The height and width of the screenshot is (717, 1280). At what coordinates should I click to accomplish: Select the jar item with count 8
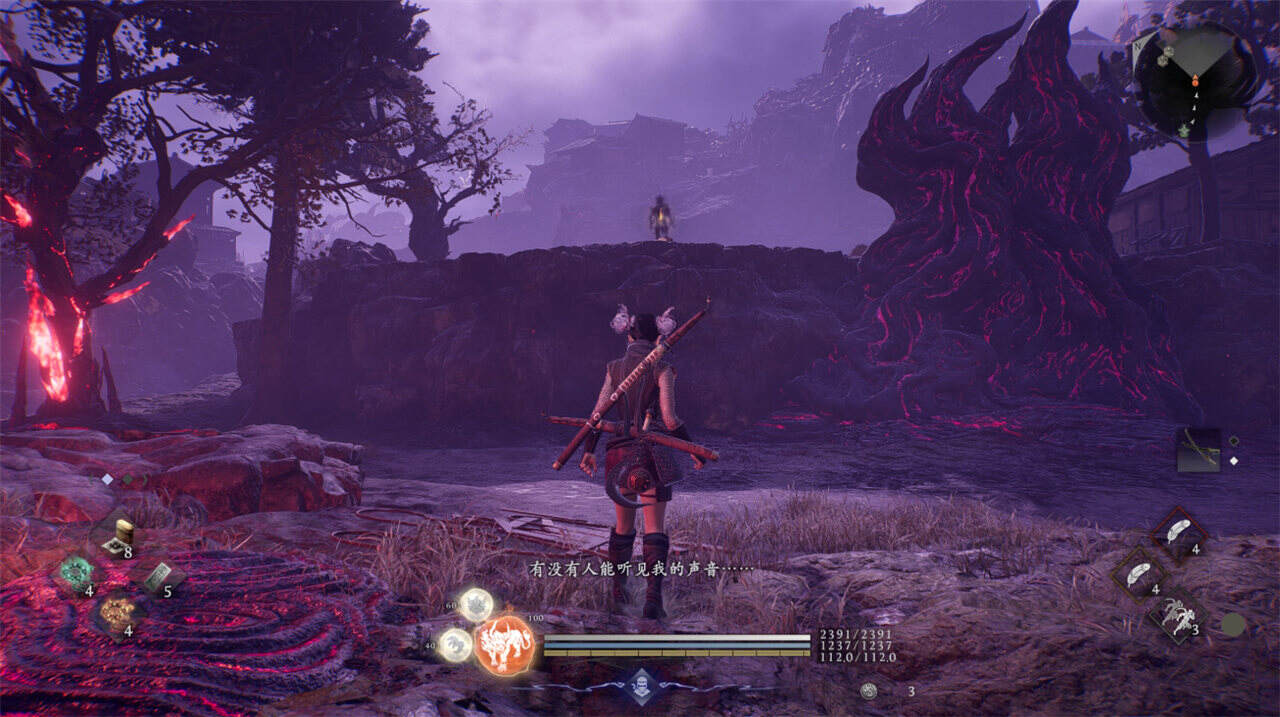click(120, 536)
